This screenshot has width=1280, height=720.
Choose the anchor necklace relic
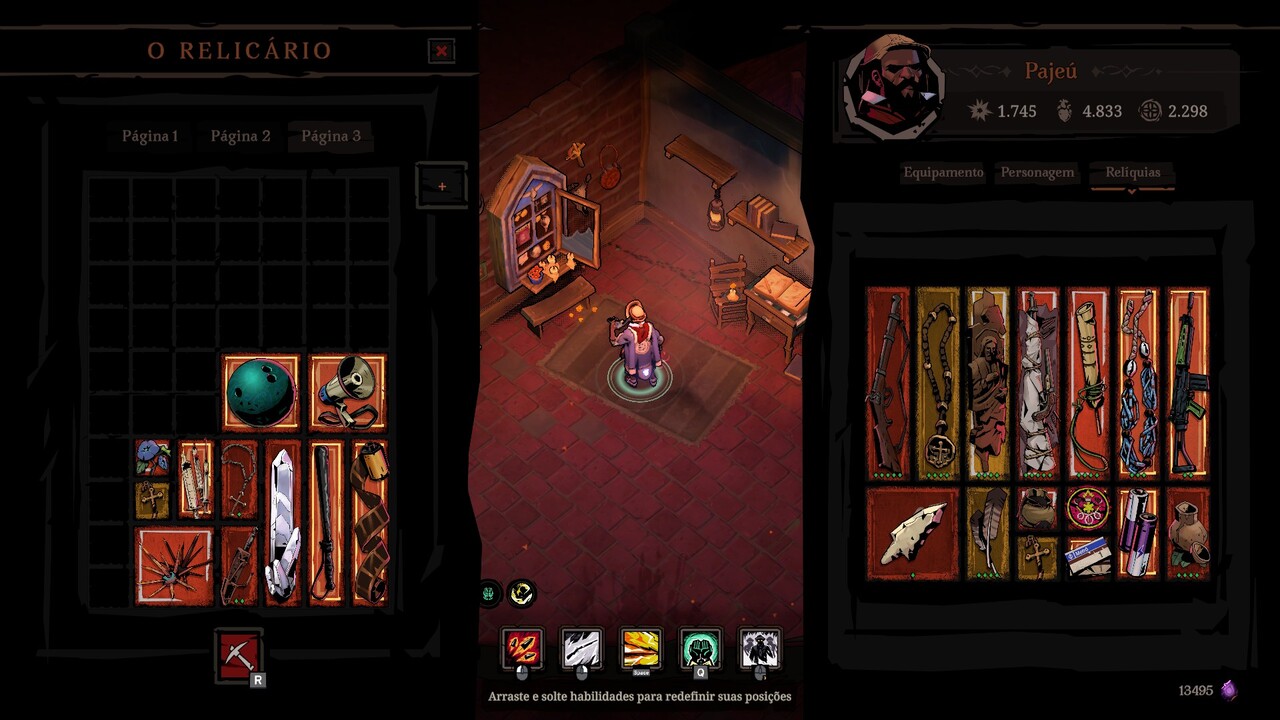tap(938, 382)
